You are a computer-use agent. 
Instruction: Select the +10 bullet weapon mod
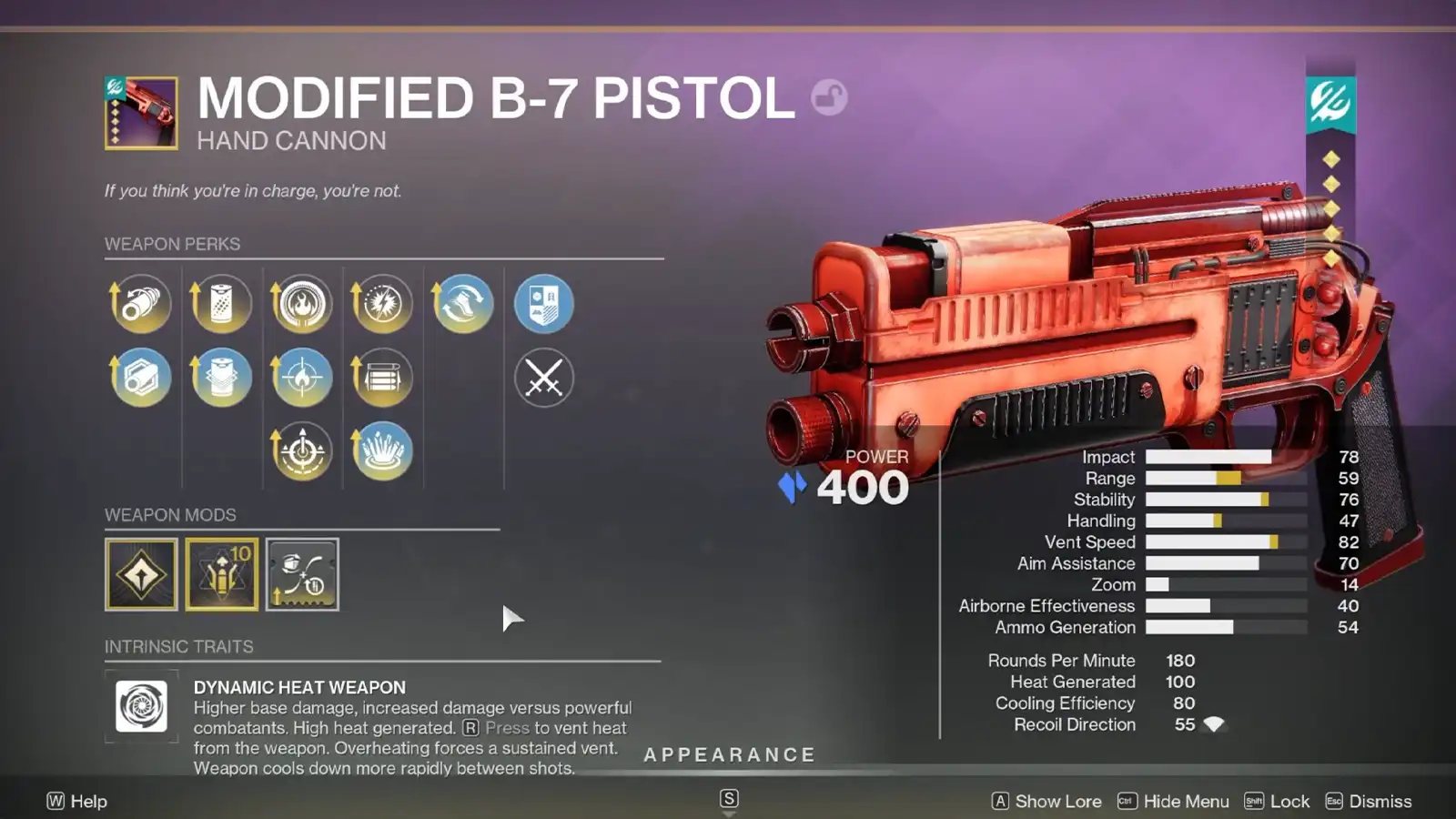[221, 574]
